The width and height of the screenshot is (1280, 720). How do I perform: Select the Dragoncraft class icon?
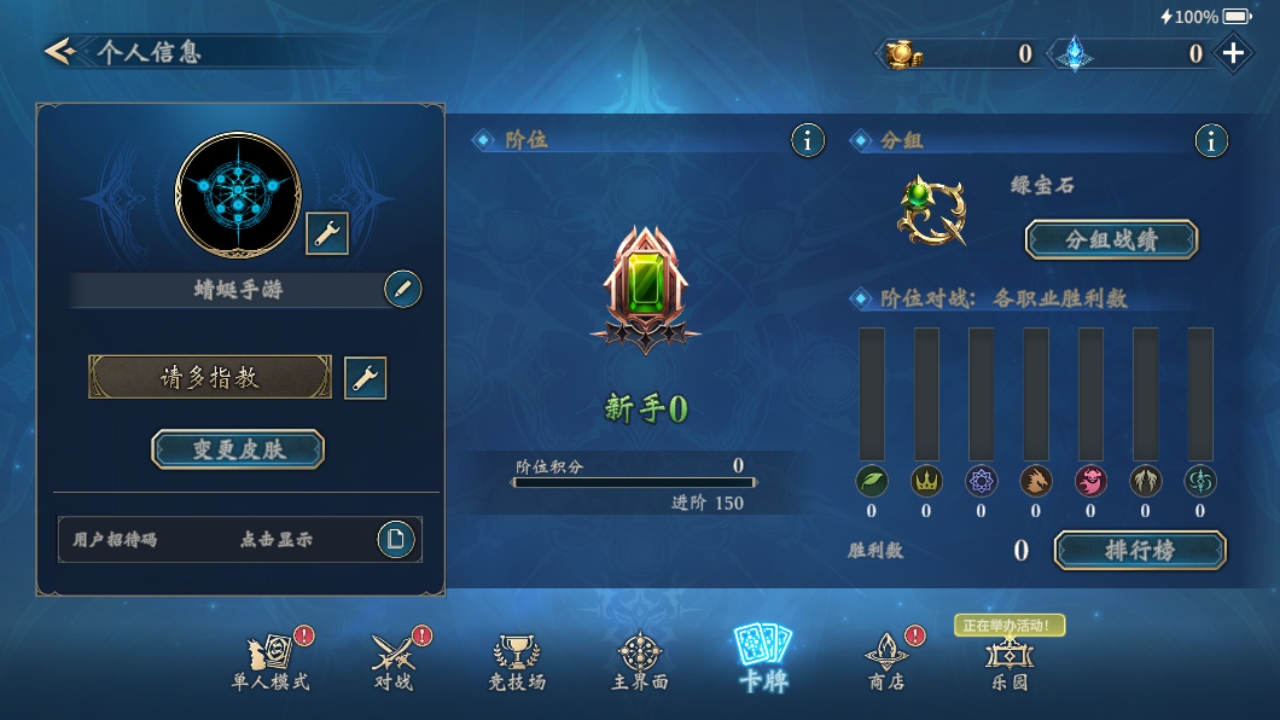(1035, 482)
